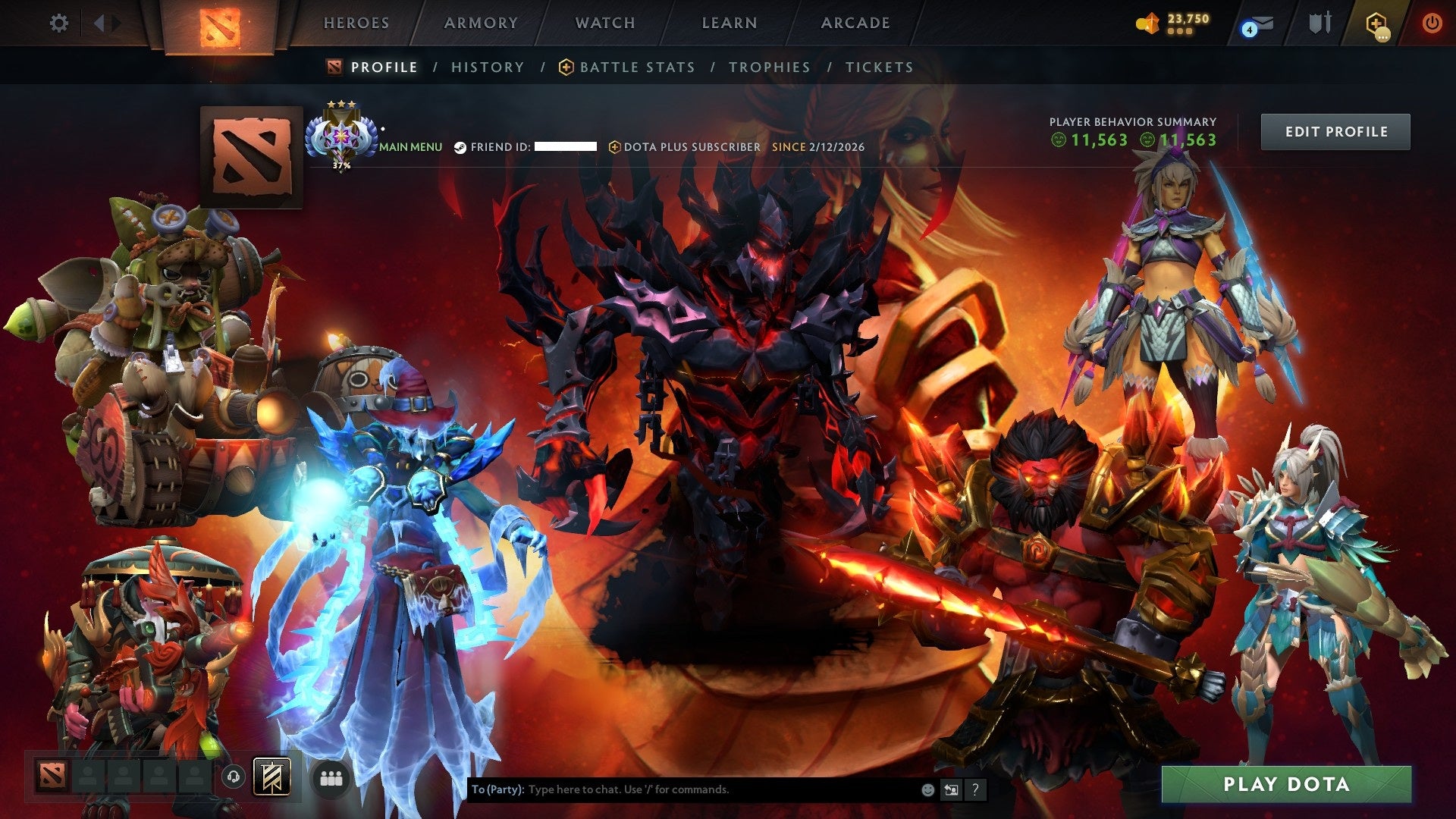This screenshot has height=819, width=1456.
Task: Toggle the chat channel switcher icon
Action: click(x=950, y=789)
